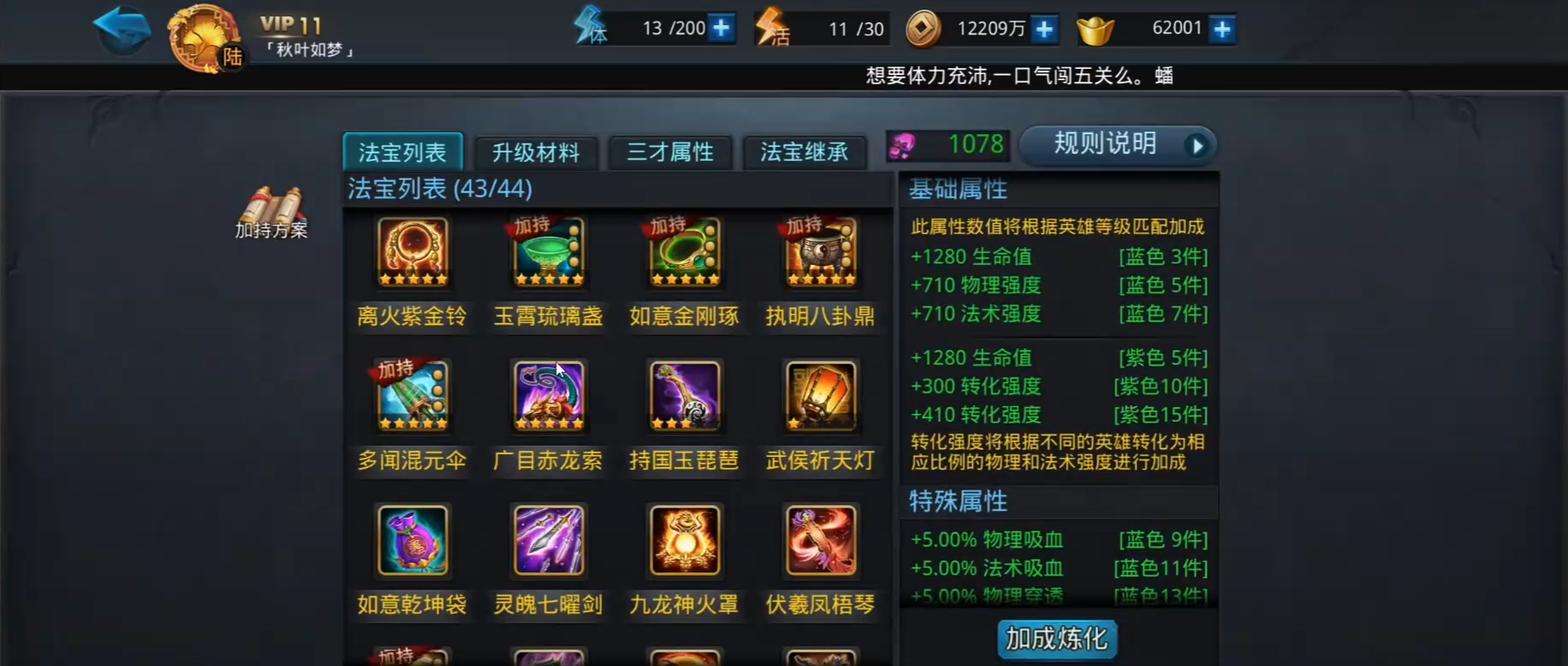Select the 离火紫金铃 treasure icon
This screenshot has height=666, width=1568.
(x=412, y=251)
